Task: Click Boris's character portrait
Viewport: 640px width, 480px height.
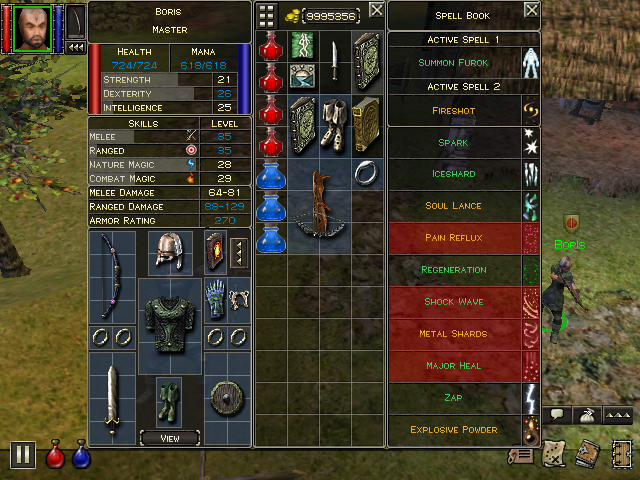Action: [33, 26]
